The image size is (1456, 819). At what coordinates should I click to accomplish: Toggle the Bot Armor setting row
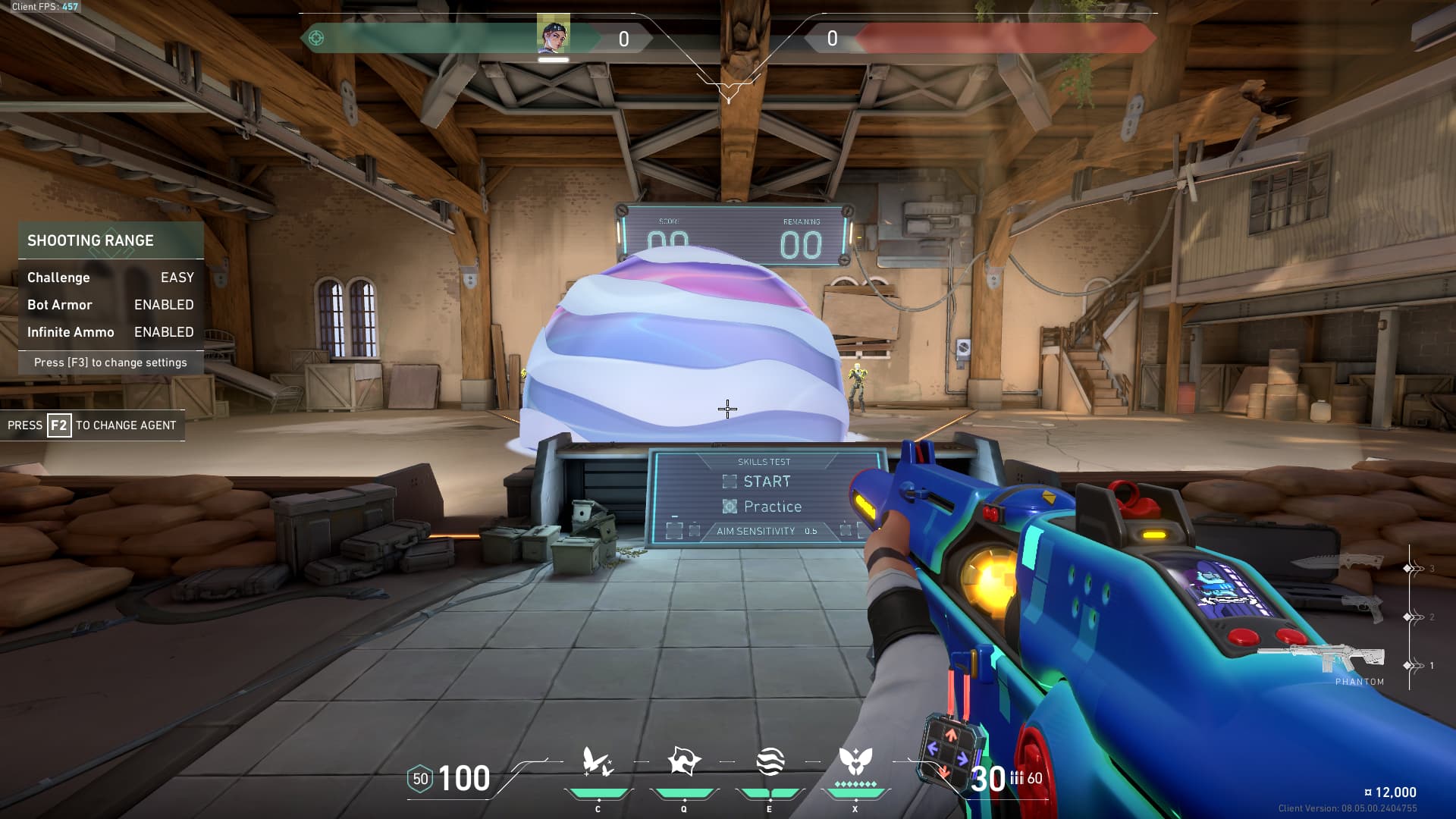(x=111, y=305)
